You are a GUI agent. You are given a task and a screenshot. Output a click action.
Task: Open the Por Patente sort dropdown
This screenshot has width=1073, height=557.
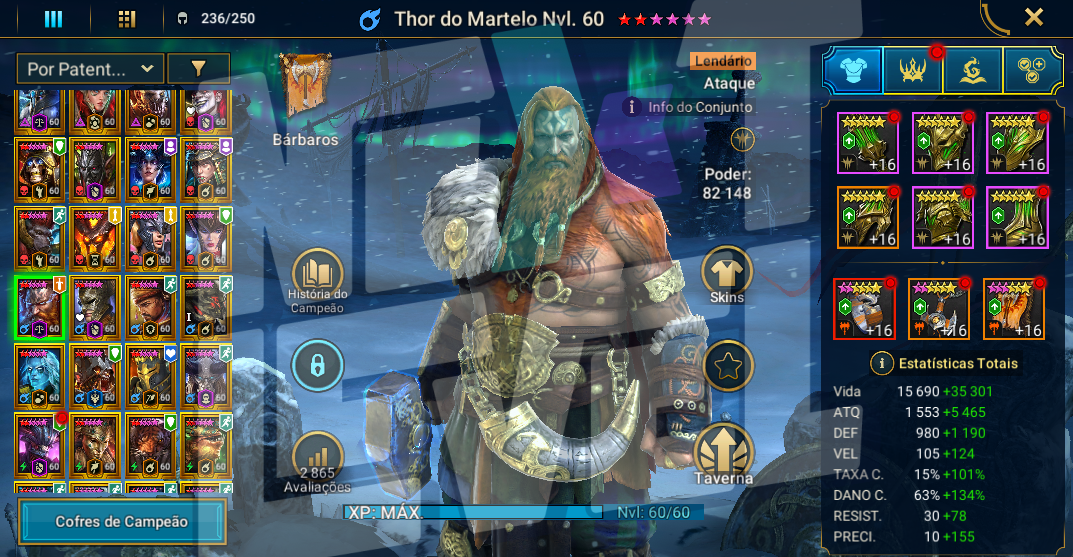point(90,68)
